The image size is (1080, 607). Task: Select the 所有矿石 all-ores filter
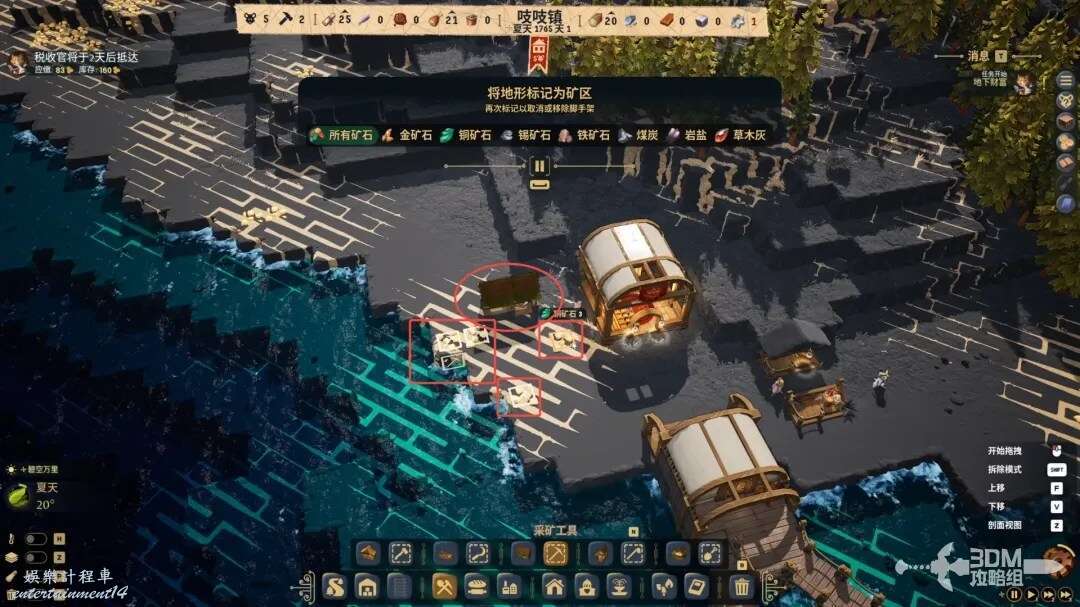(341, 135)
